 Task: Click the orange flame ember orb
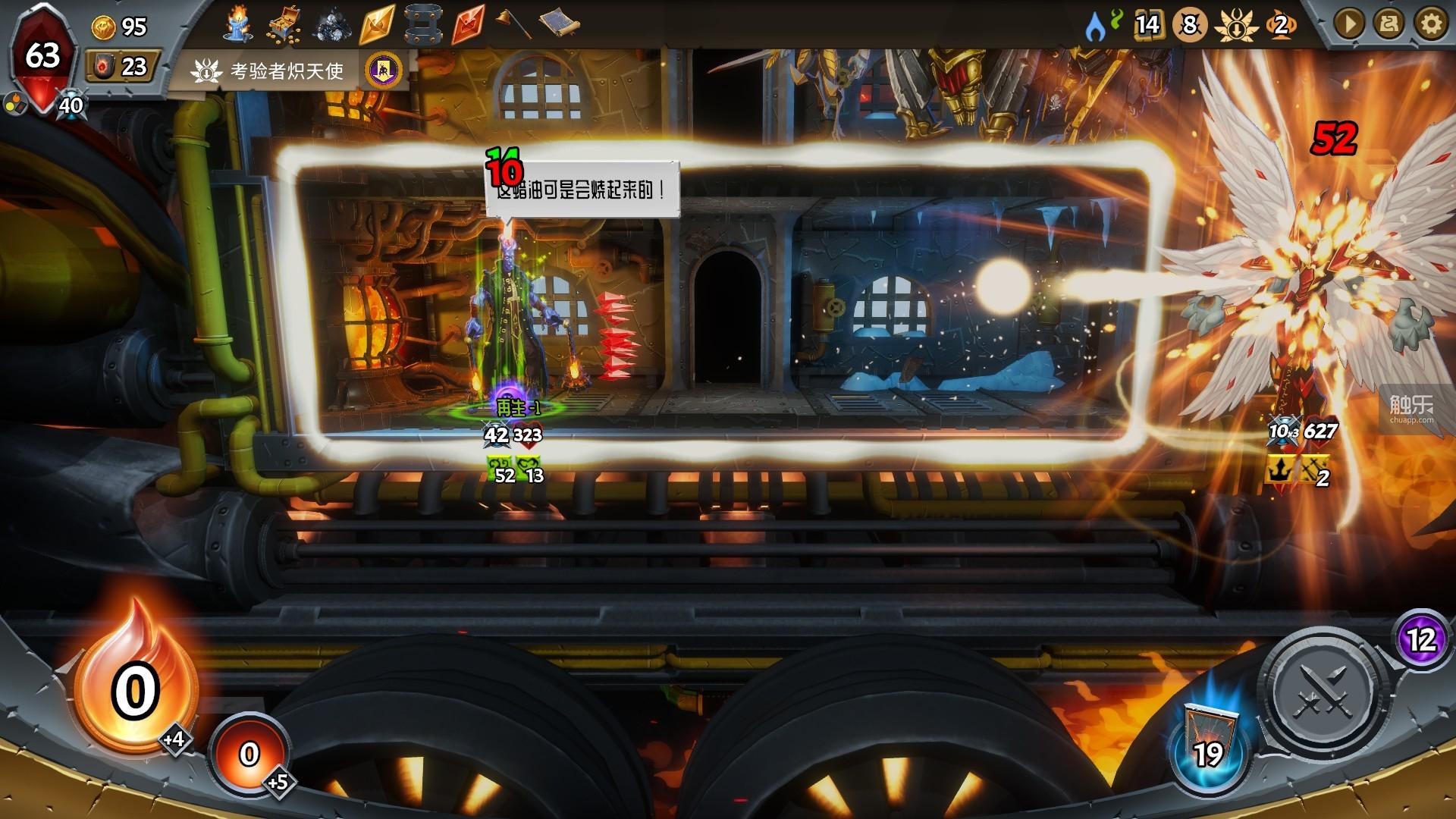(x=135, y=686)
